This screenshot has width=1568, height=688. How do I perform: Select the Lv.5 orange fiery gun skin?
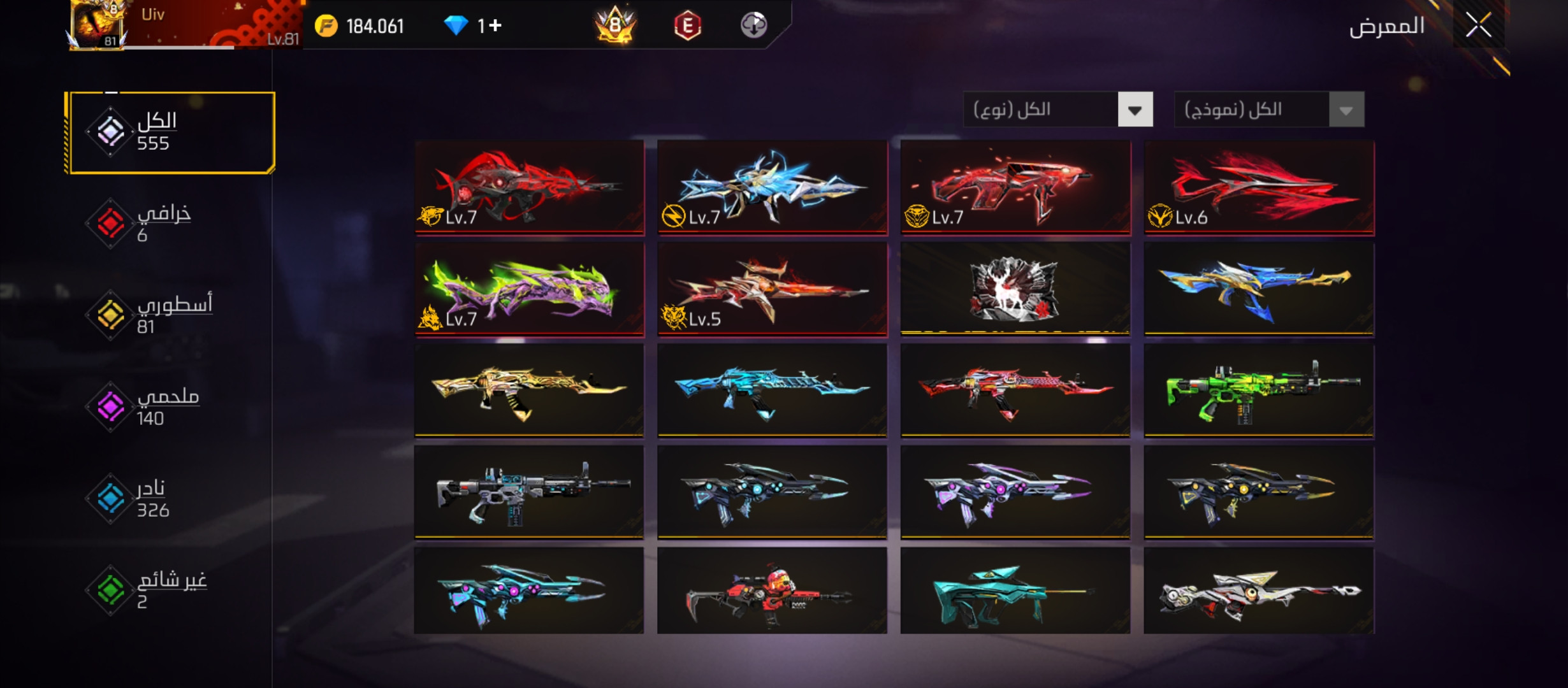coord(772,289)
